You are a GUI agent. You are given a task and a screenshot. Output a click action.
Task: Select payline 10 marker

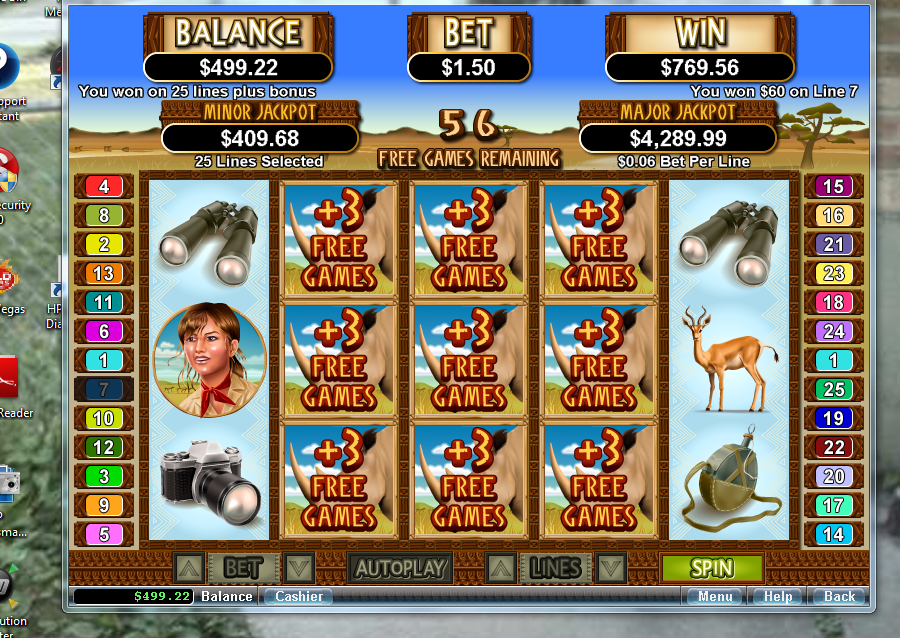[104, 418]
